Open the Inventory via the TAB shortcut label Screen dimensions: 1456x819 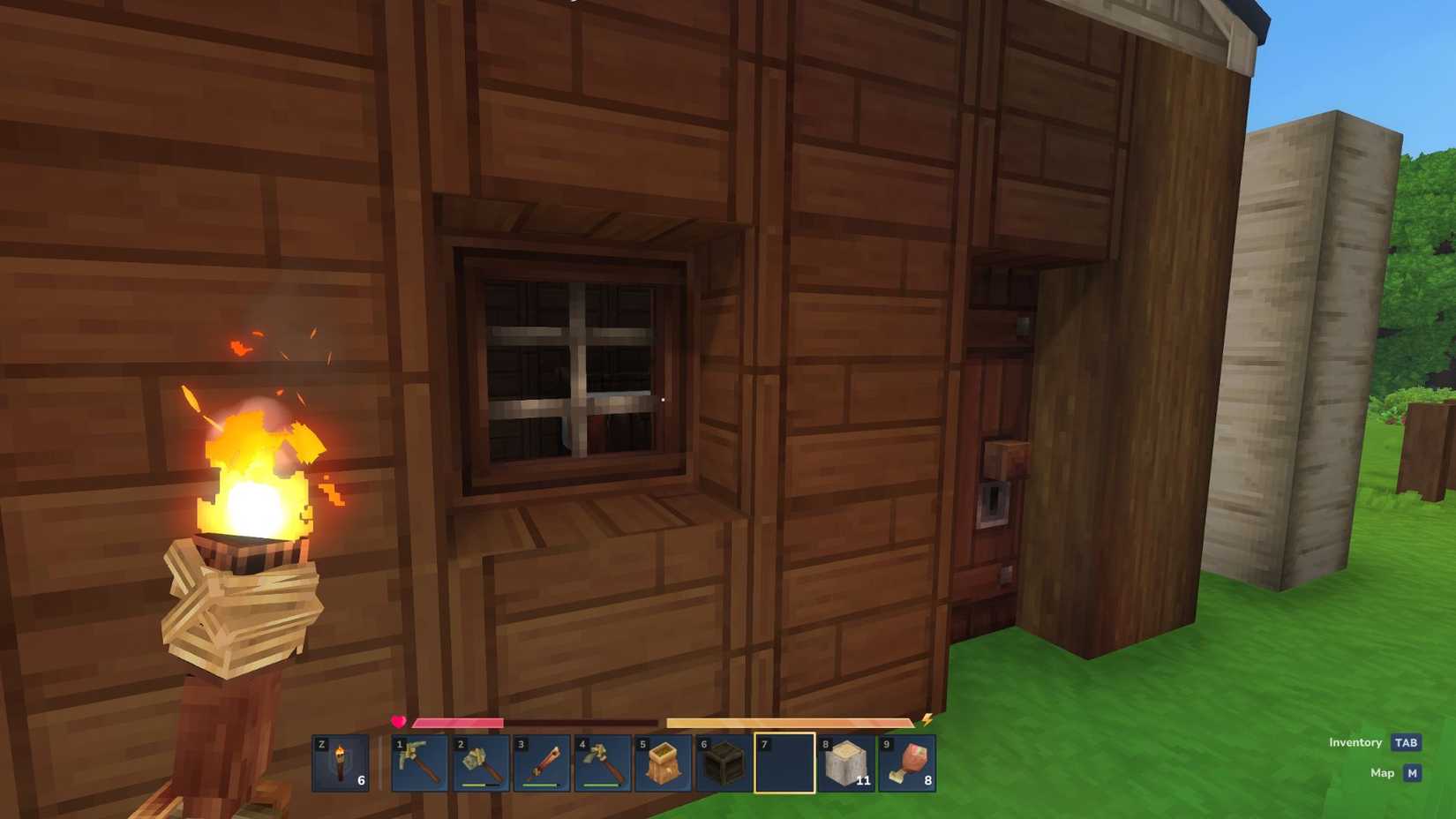(x=1356, y=742)
